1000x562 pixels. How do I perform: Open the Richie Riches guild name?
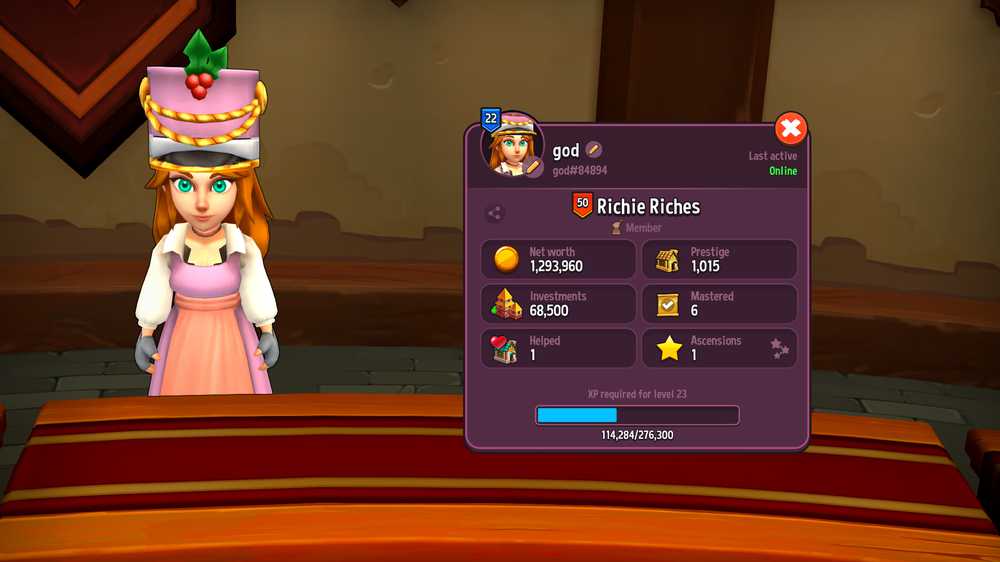tap(648, 207)
